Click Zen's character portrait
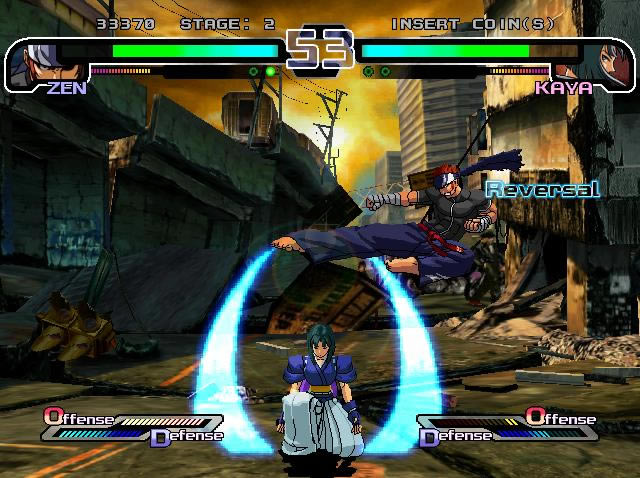 (32, 61)
